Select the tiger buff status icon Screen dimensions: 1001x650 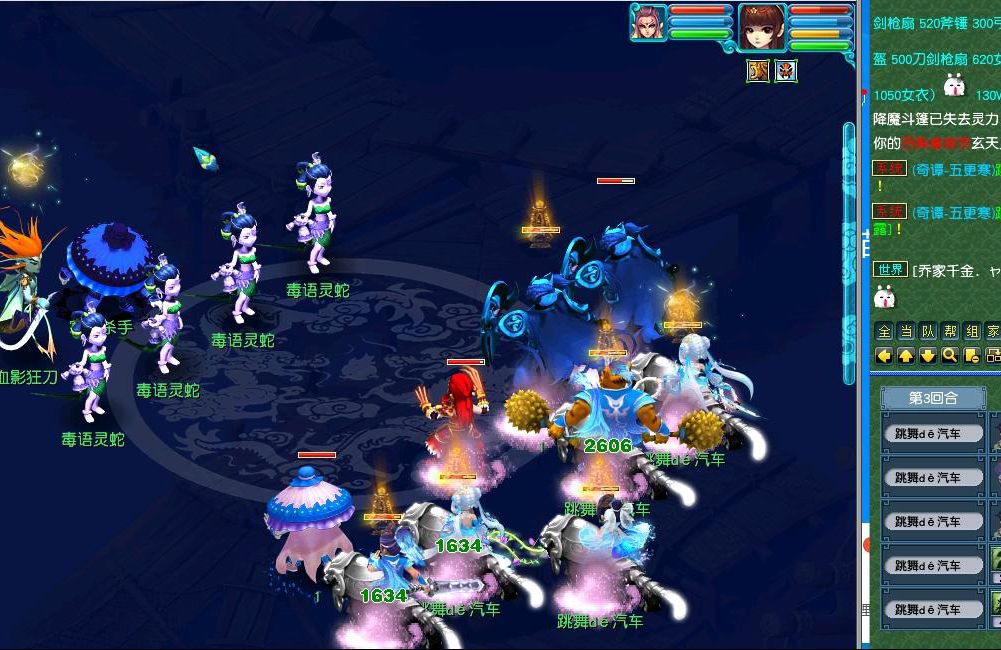point(758,71)
